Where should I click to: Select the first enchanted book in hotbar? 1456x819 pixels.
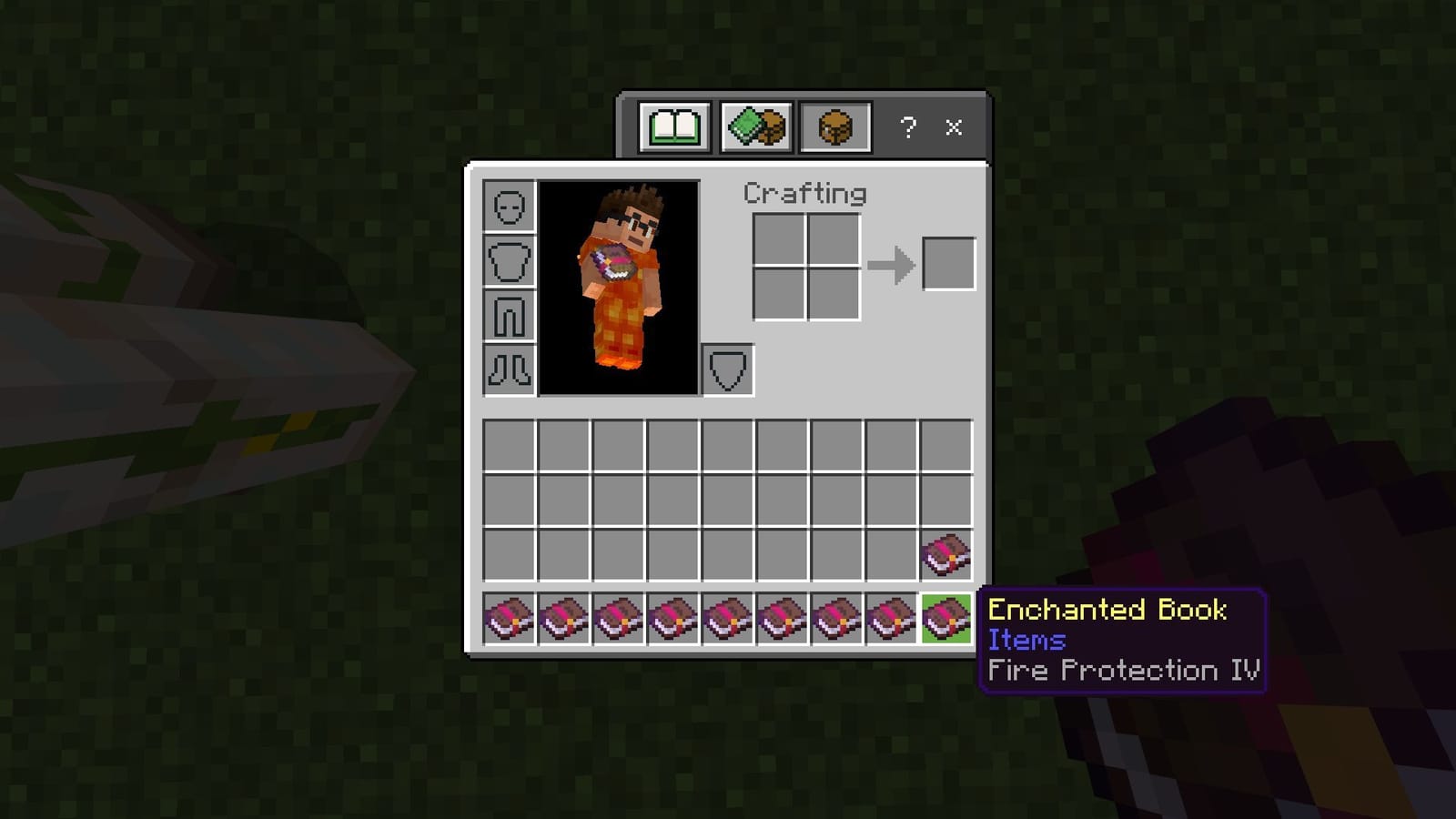pos(508,619)
